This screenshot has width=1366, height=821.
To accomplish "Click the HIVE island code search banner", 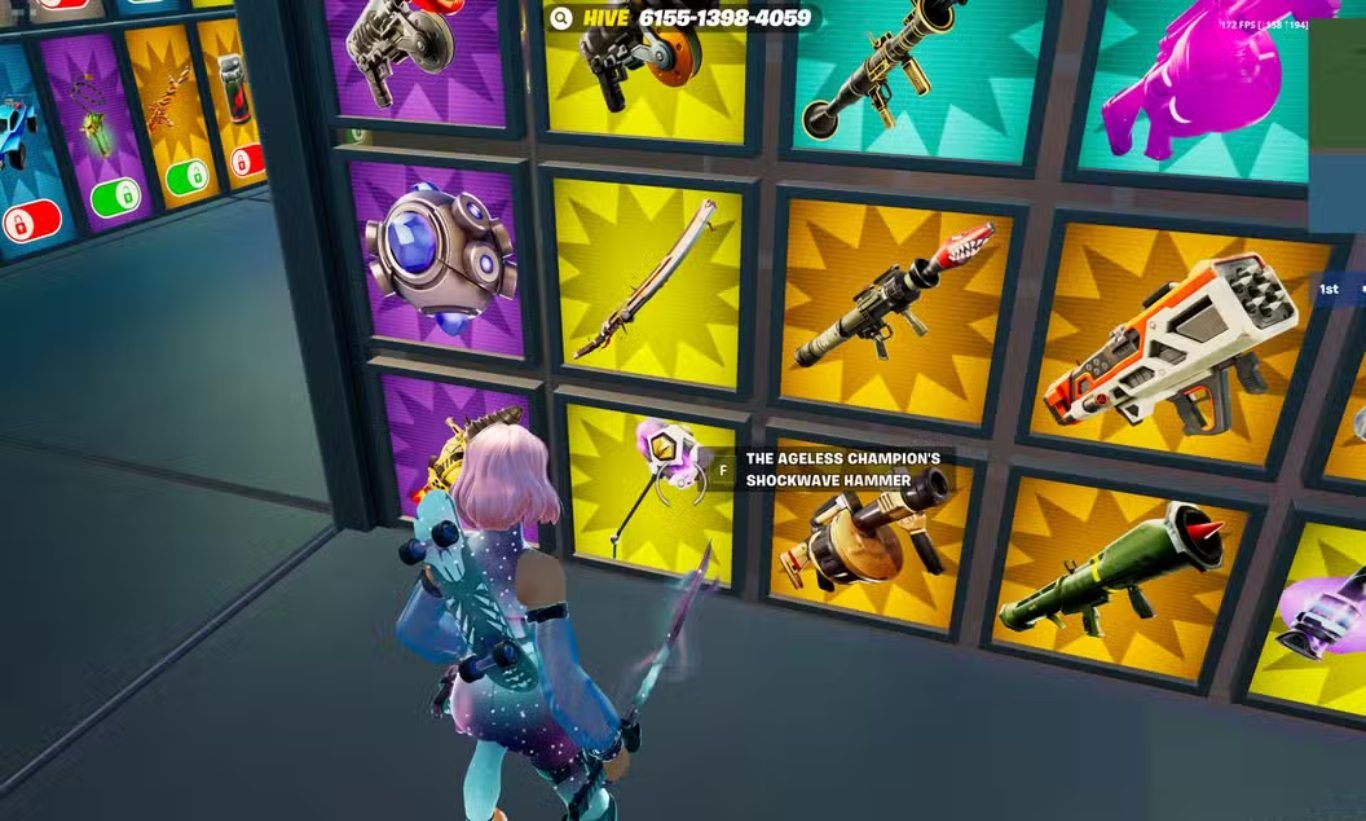I will pyautogui.click(x=682, y=18).
